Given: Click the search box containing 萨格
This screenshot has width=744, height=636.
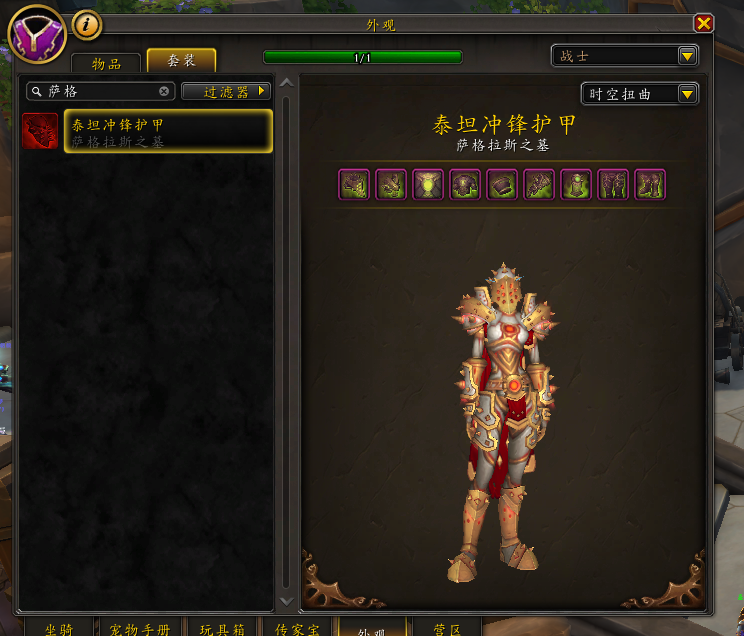Looking at the screenshot, I should pyautogui.click(x=100, y=91).
